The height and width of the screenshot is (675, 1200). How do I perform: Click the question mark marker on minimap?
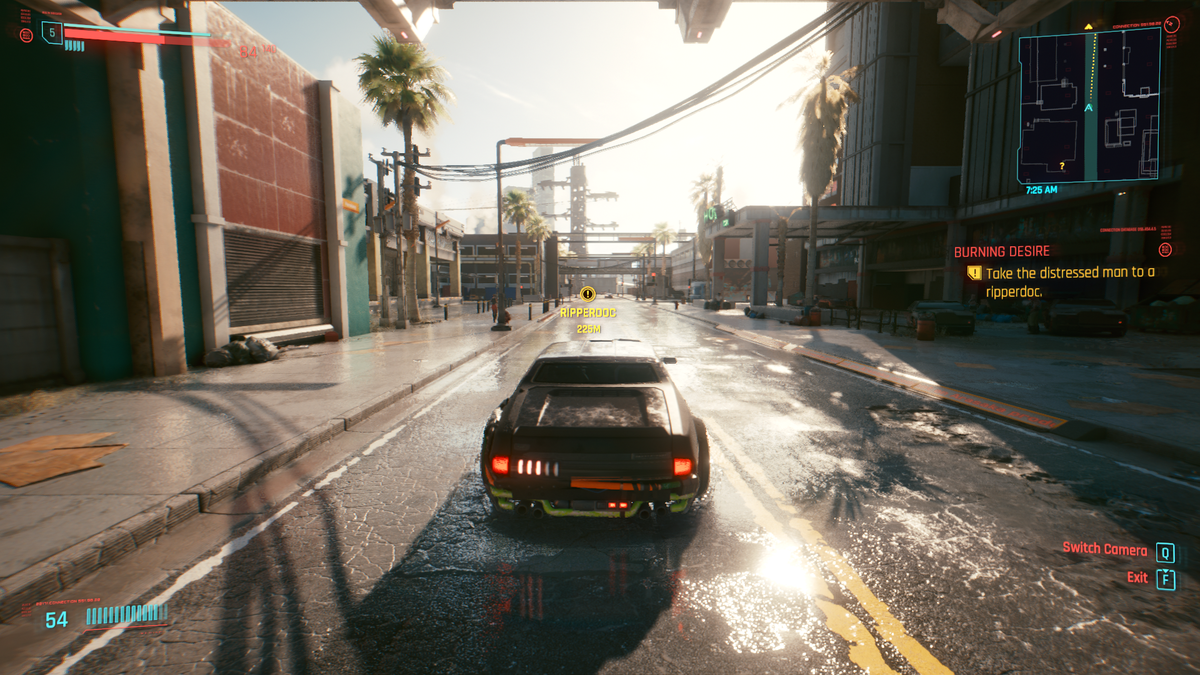(1061, 166)
